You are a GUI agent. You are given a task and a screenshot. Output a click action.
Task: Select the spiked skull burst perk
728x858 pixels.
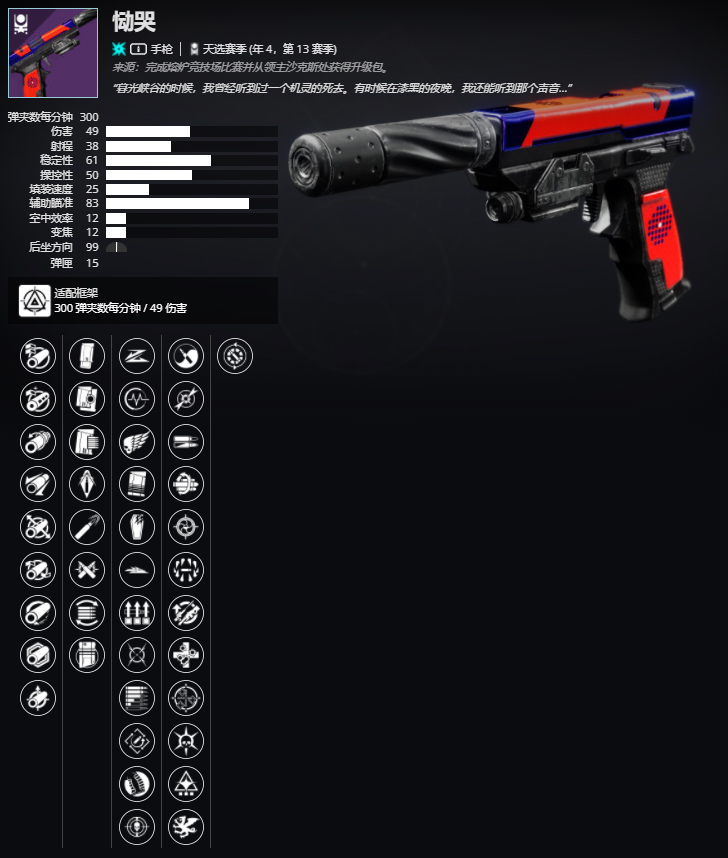click(x=186, y=742)
